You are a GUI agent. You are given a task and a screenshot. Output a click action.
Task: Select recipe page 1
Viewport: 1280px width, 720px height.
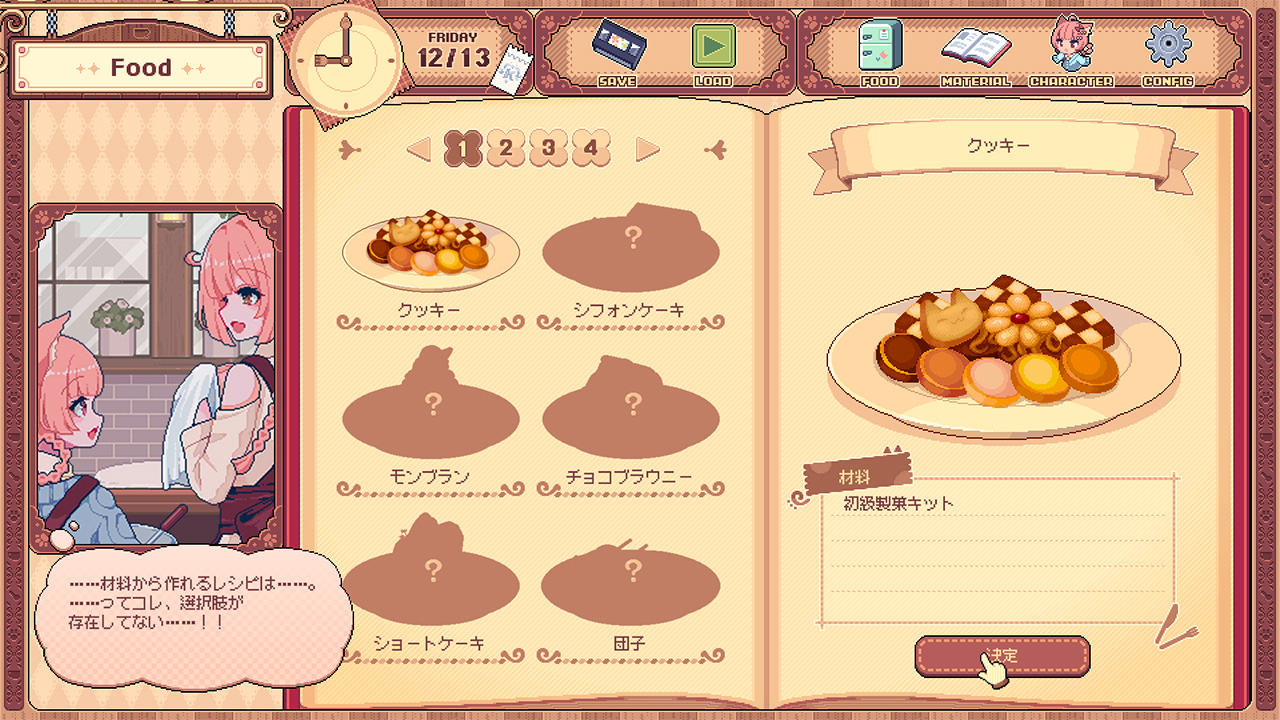click(x=463, y=149)
